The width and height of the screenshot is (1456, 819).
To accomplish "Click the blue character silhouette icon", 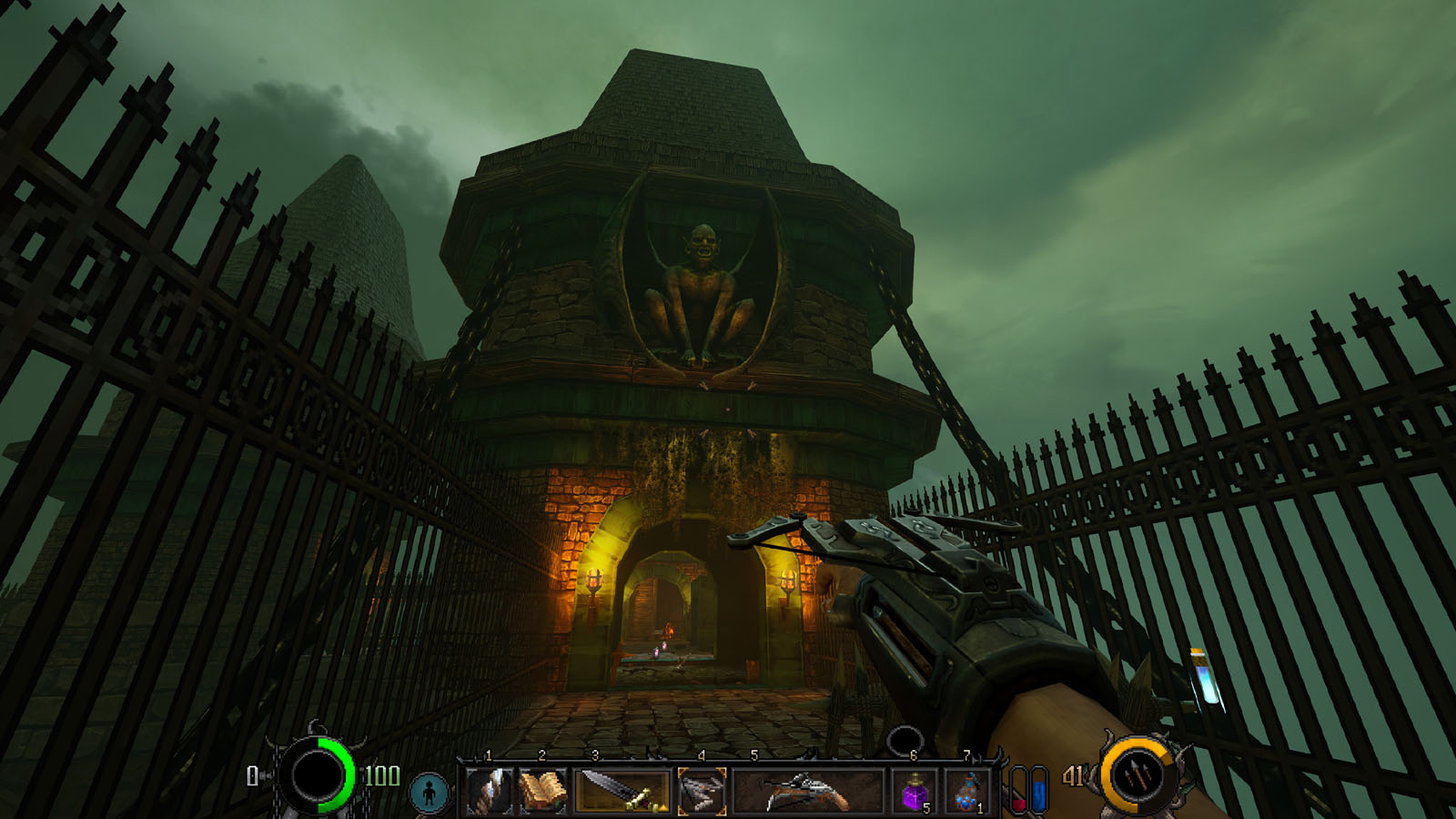I will point(429,792).
